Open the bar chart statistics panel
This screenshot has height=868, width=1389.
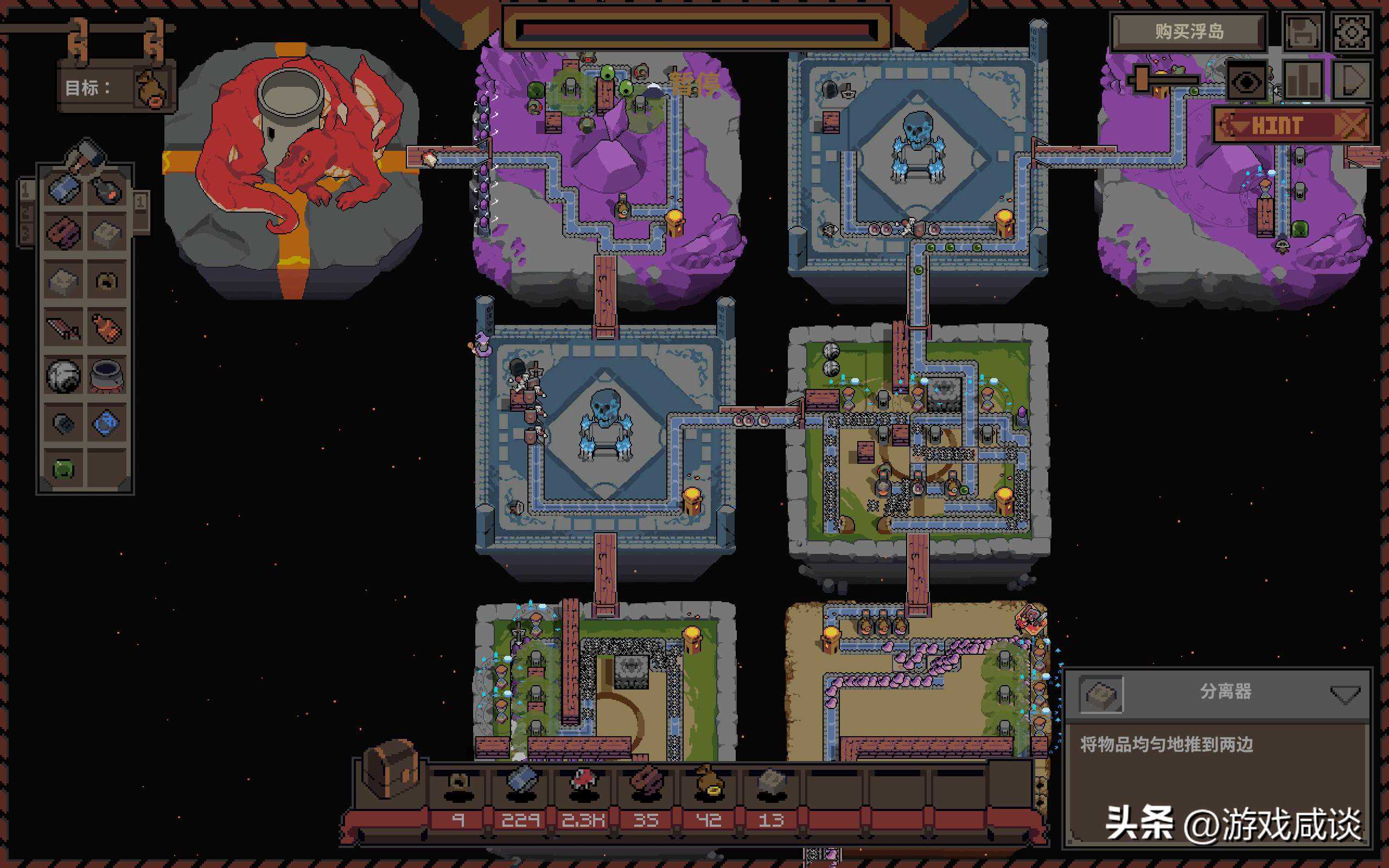tap(1303, 81)
